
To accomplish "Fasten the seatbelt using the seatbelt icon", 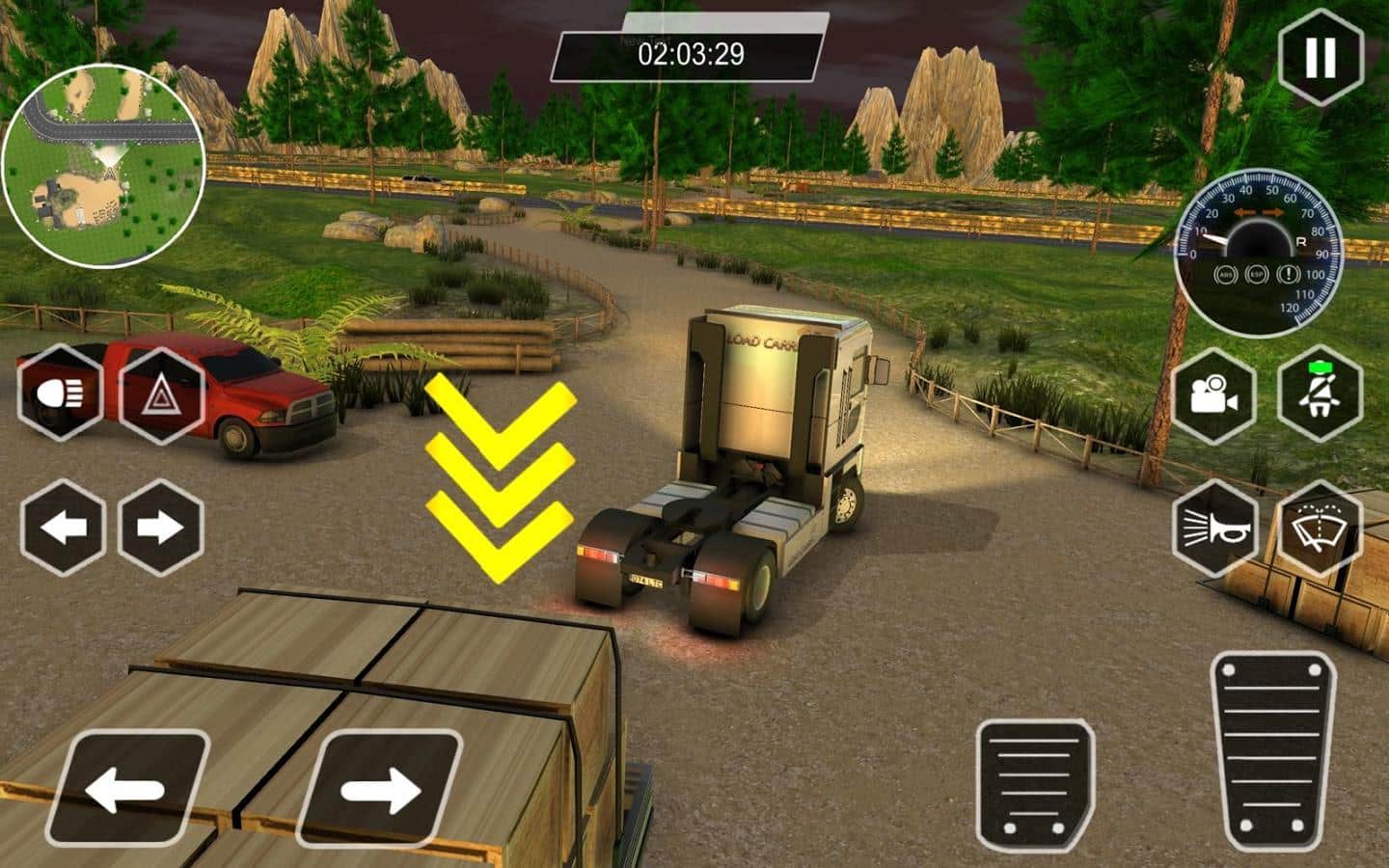I will 1319,393.
